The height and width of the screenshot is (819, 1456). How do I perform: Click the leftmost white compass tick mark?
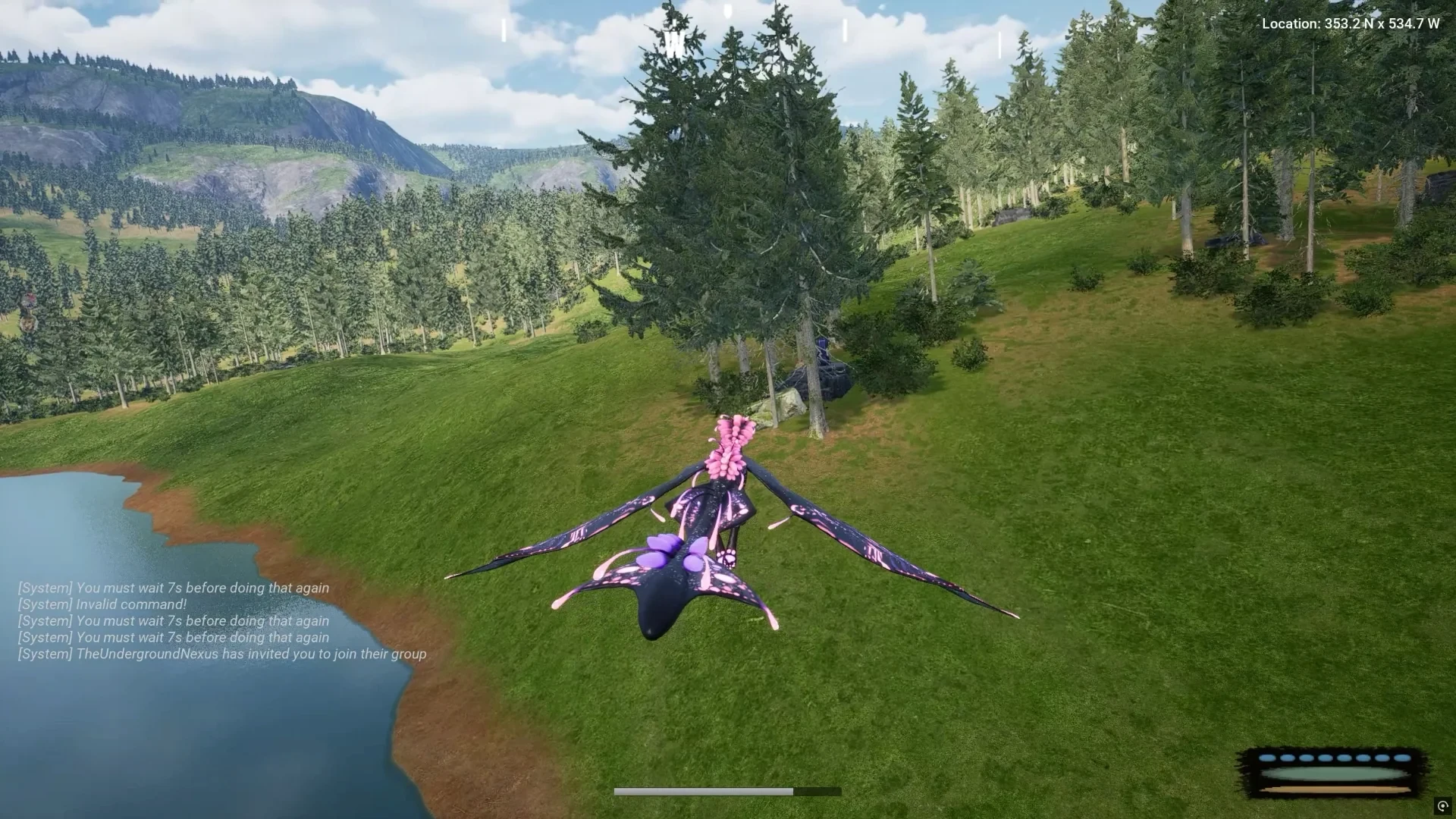pos(502,29)
